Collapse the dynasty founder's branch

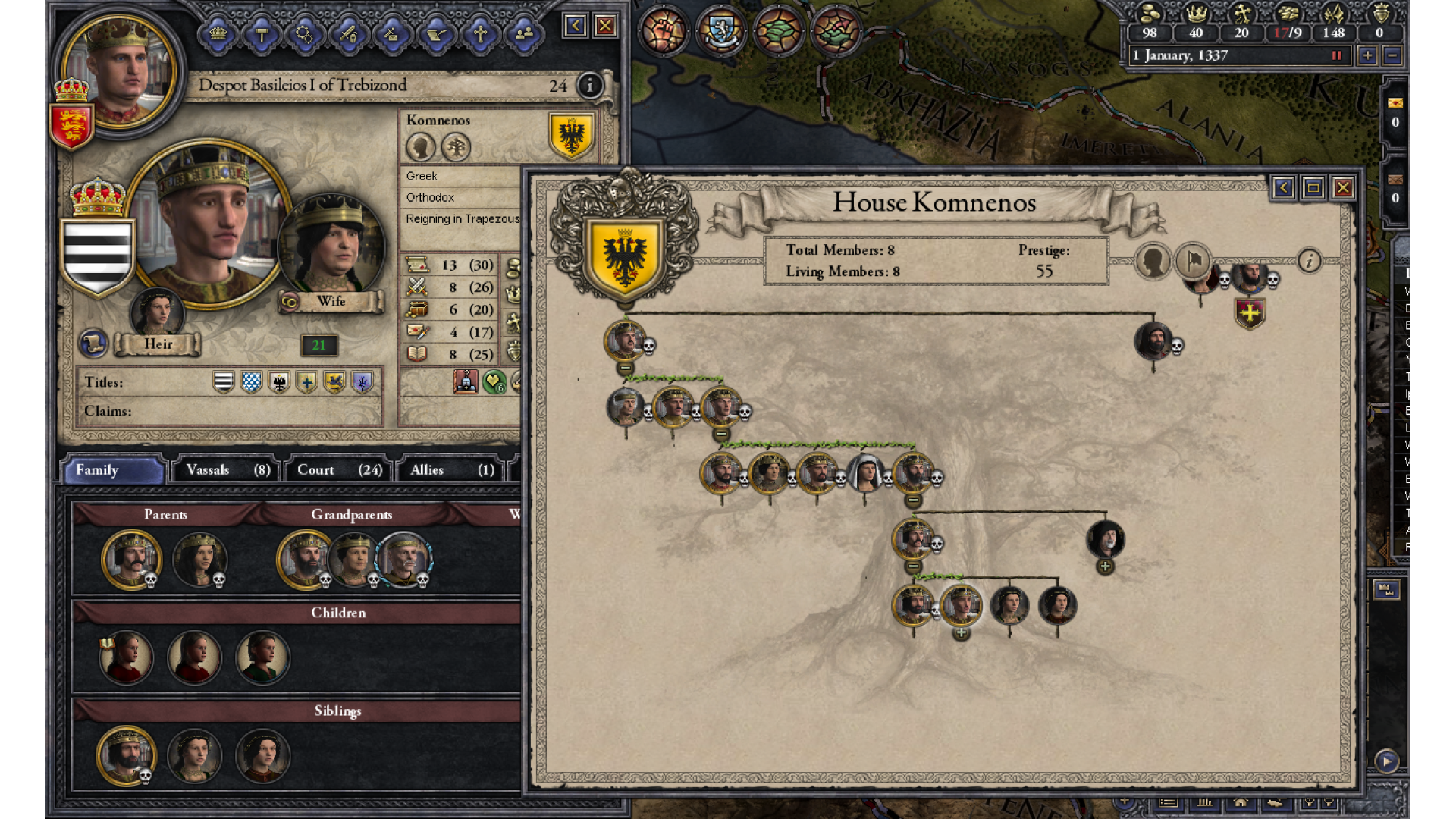point(626,369)
